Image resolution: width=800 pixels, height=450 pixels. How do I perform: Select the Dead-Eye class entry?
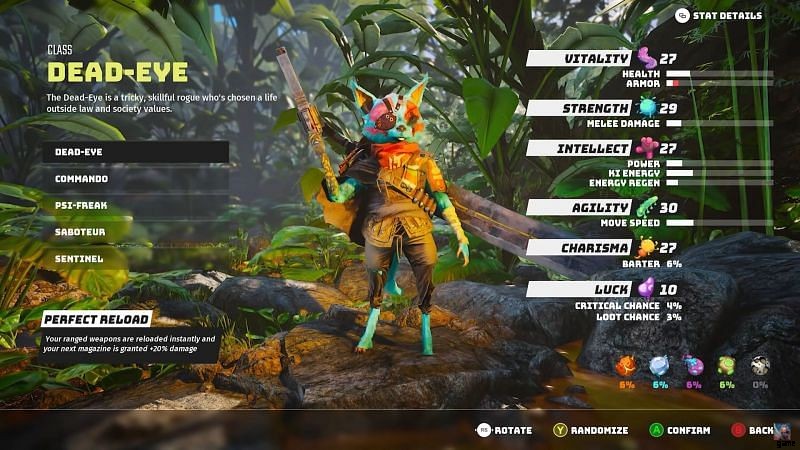tap(136, 152)
